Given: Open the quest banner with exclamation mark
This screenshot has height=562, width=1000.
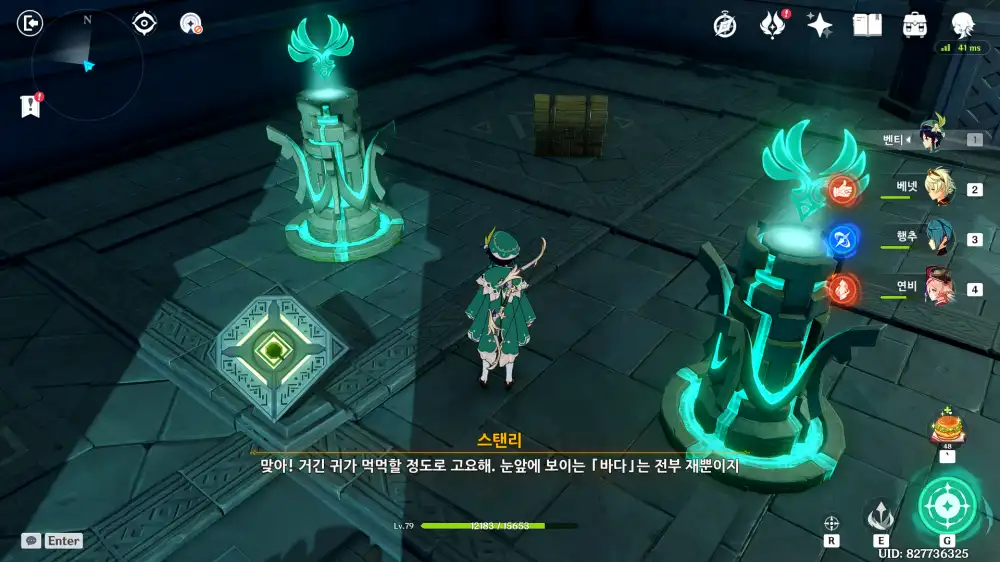Looking at the screenshot, I should (x=30, y=105).
